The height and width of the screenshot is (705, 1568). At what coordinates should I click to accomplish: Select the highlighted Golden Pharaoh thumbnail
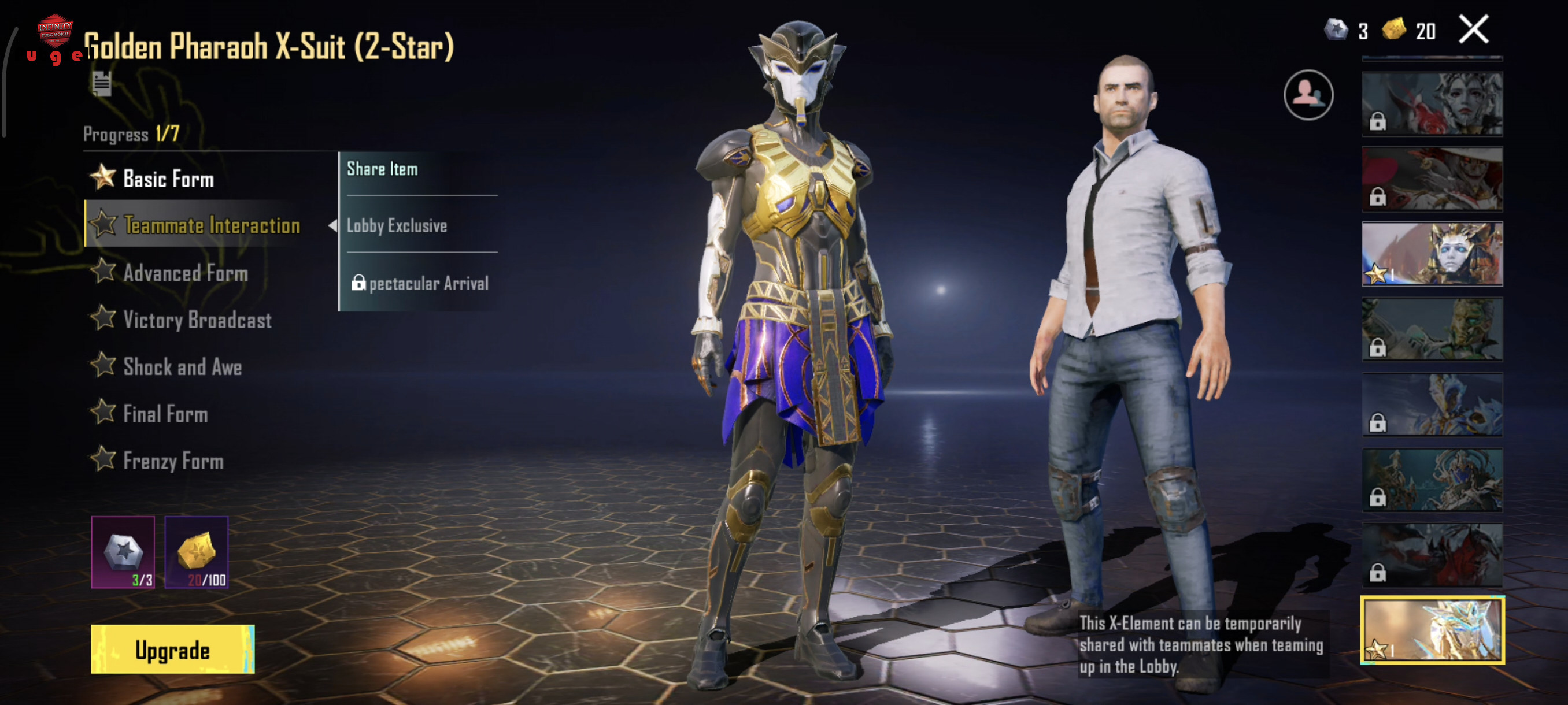coord(1432,629)
